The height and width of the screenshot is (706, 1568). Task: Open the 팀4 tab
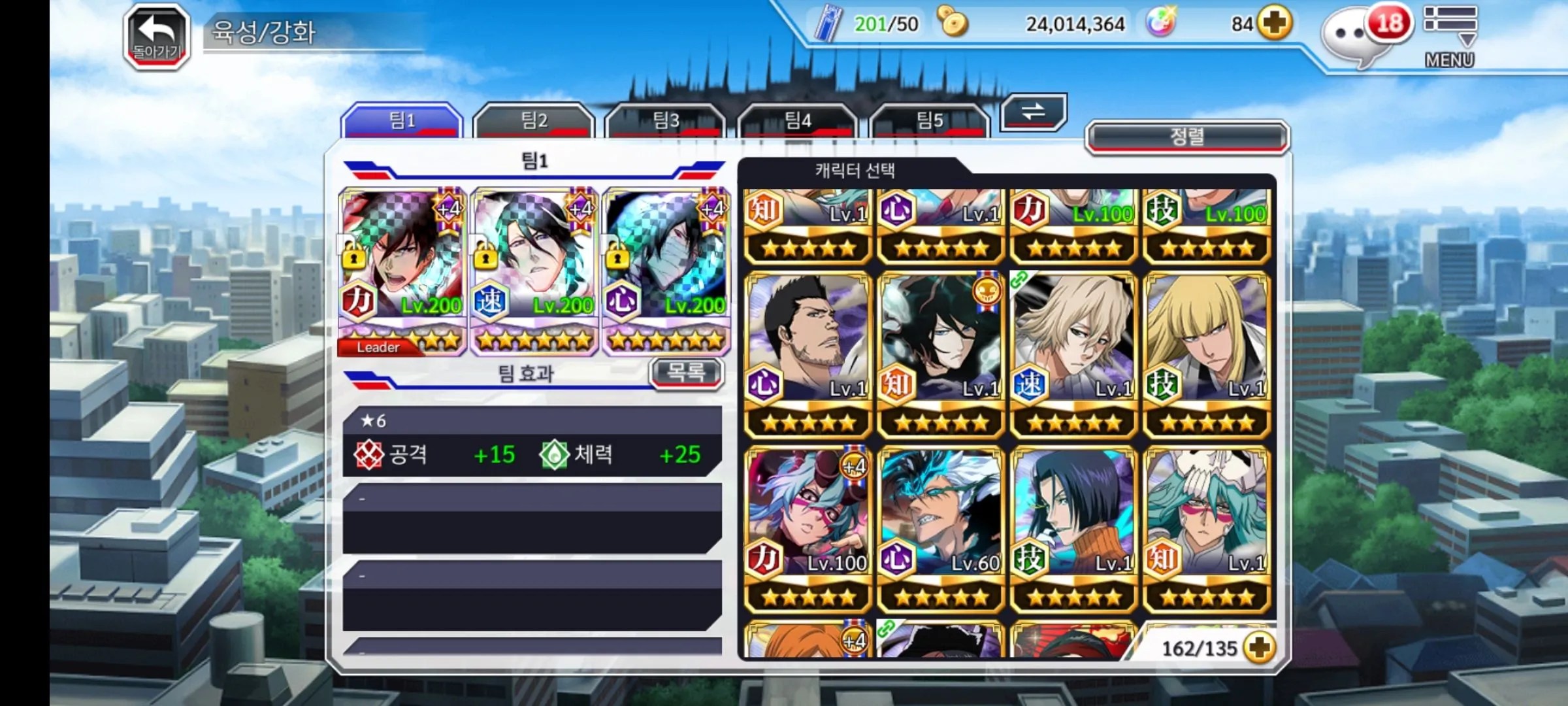pyautogui.click(x=798, y=120)
